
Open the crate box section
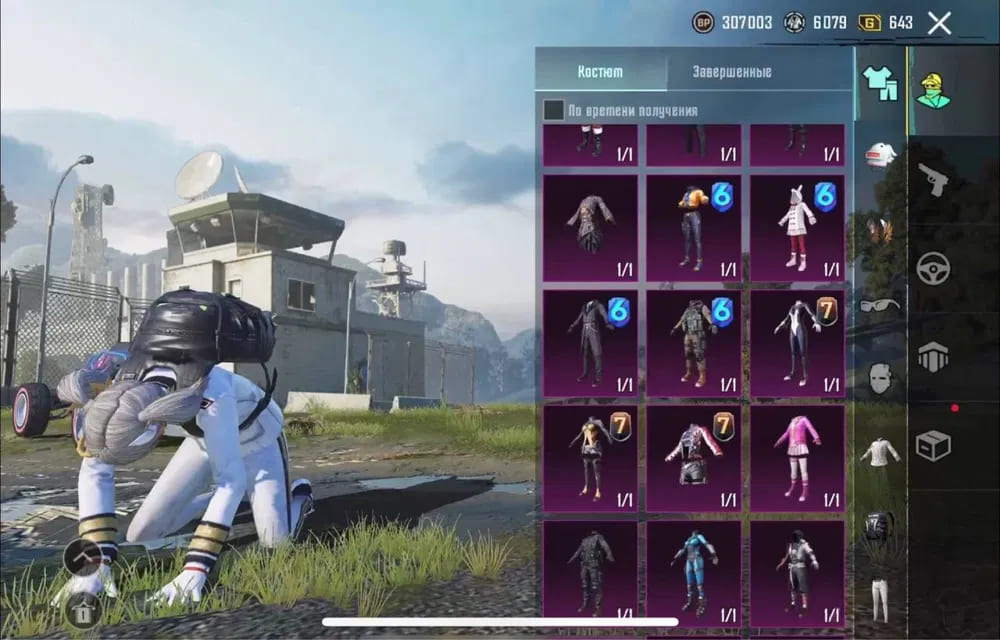coord(933,445)
